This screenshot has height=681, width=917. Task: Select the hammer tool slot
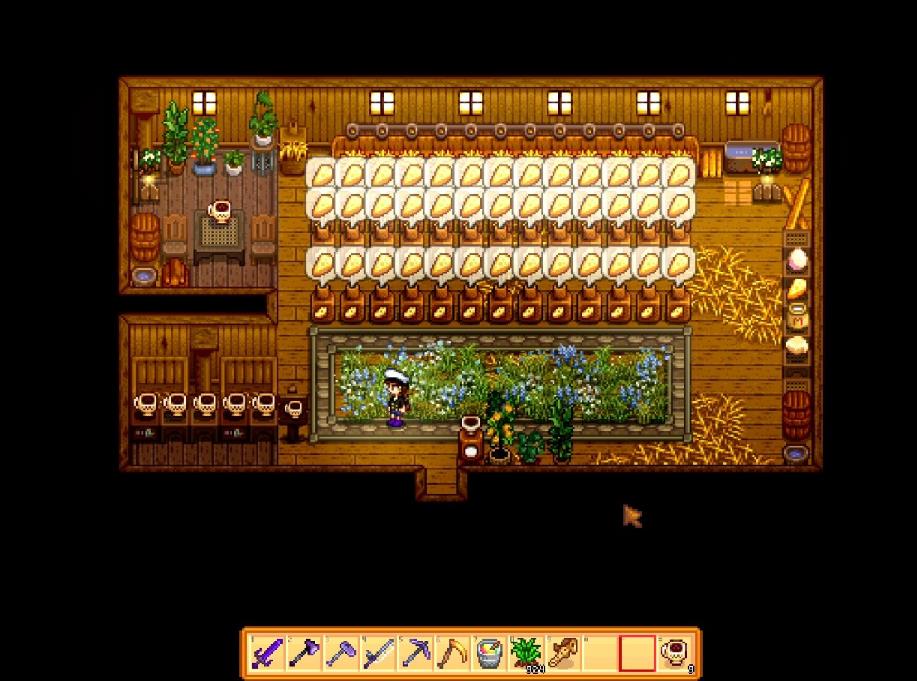[340, 653]
